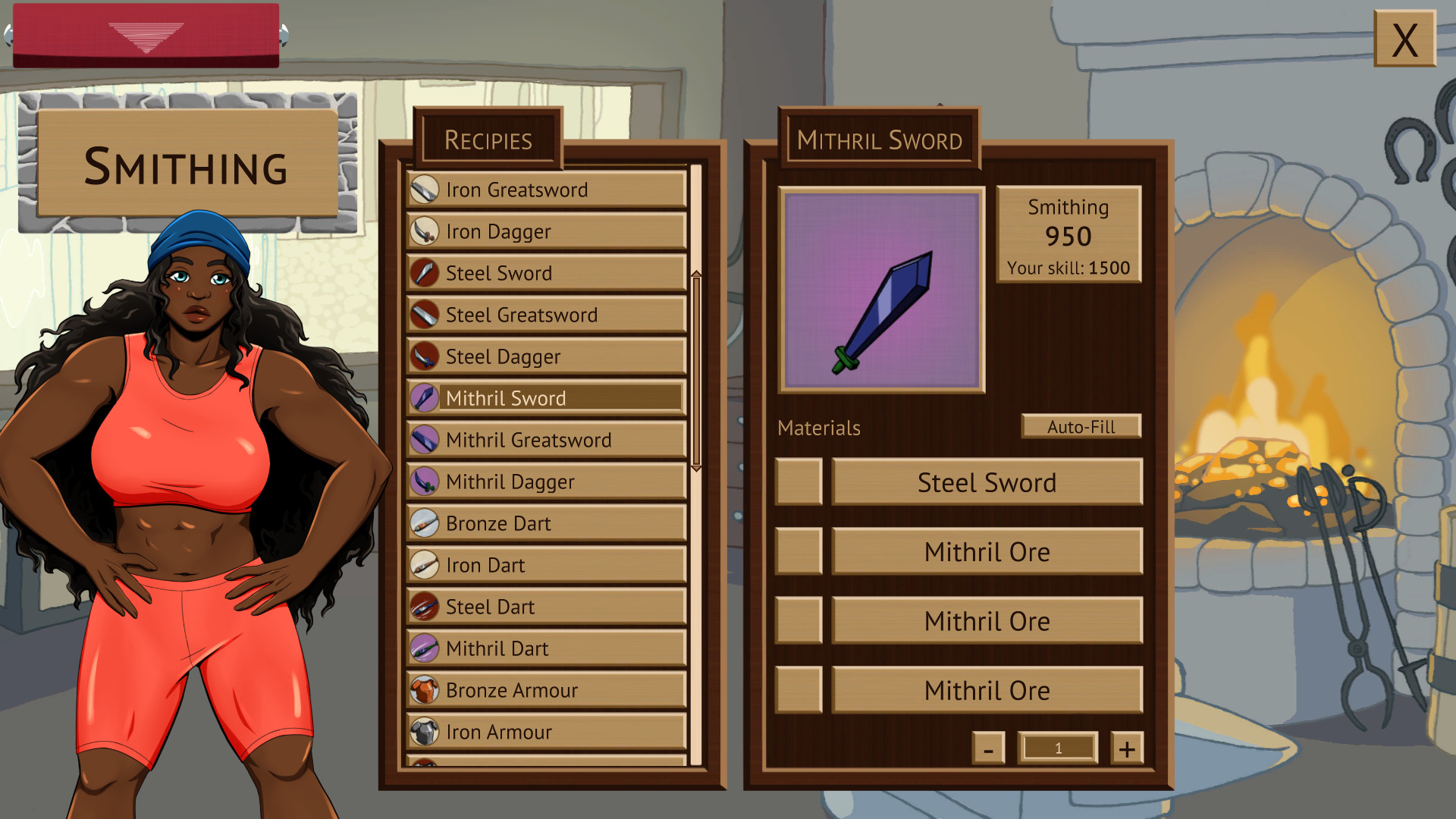Click the Mithril Greatsword recipe icon
The image size is (1456, 819).
[x=425, y=440]
